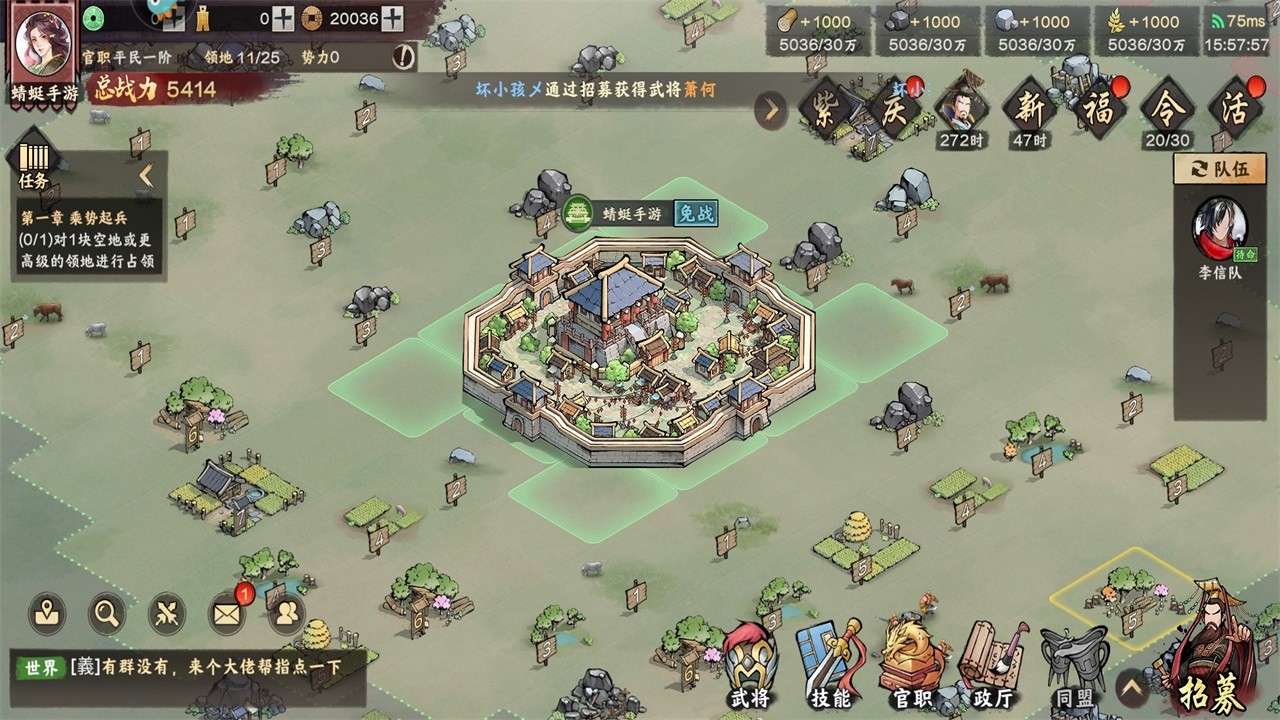1280x720 pixels.
Task: Collapse the 任务 quest tracker arrow
Action: point(146,176)
